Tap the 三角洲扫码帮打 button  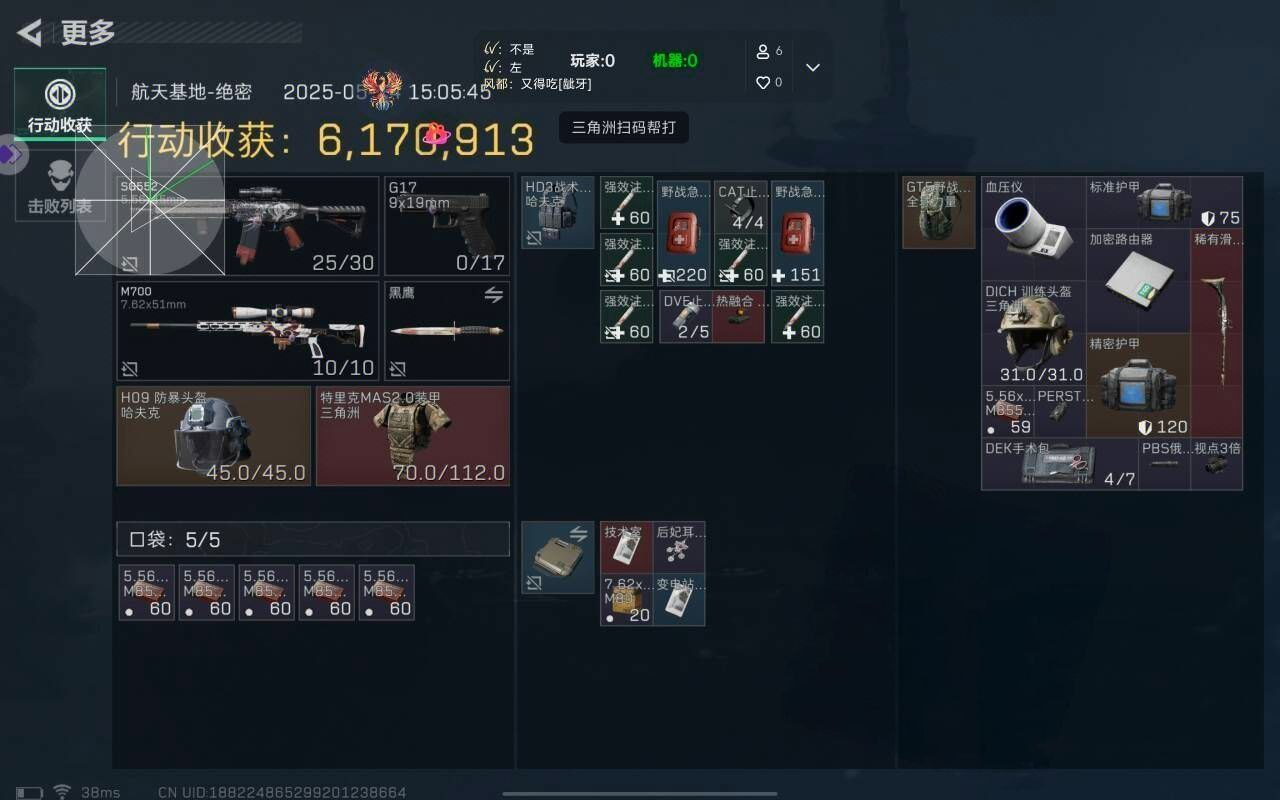click(625, 129)
